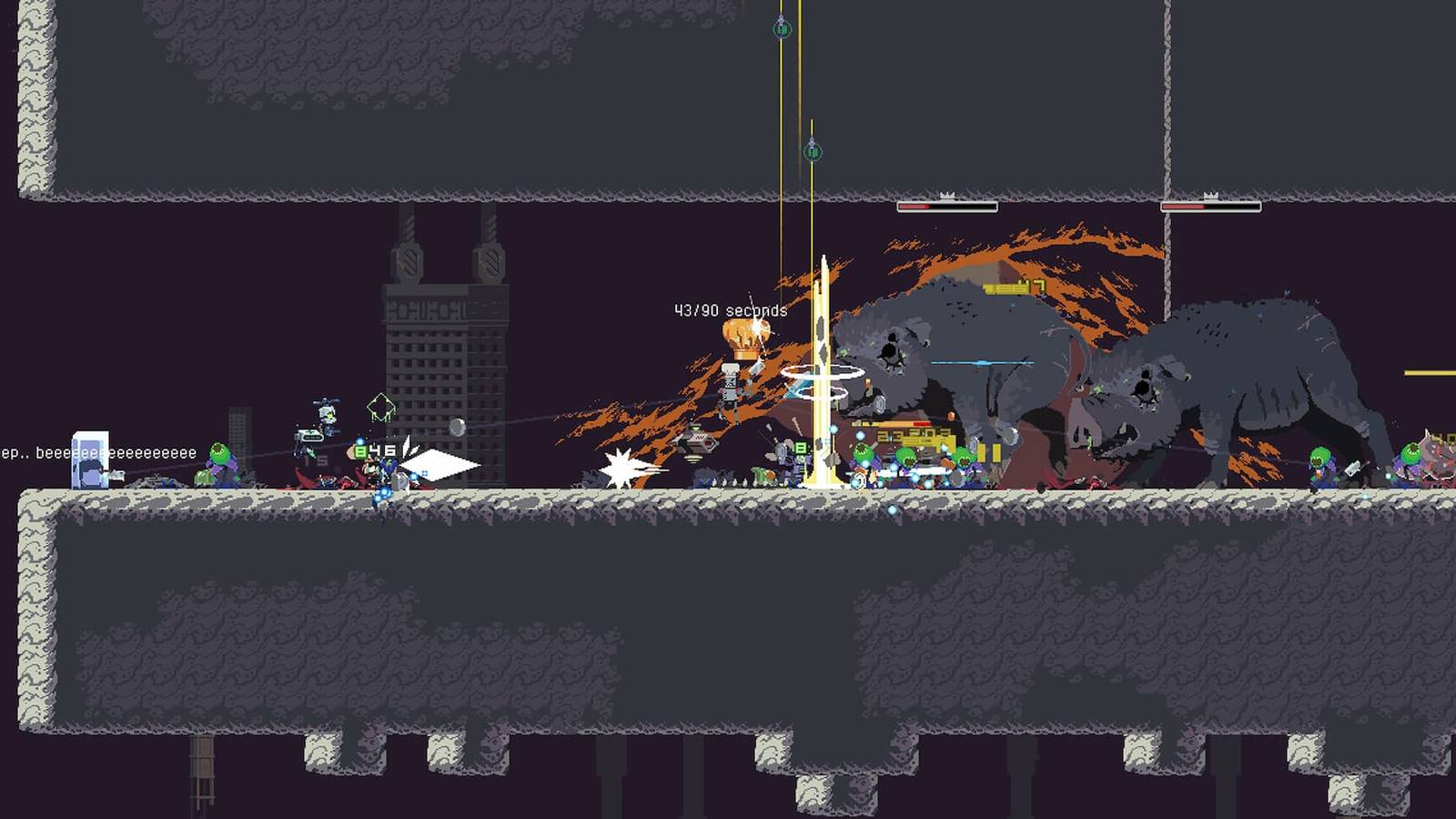The height and width of the screenshot is (819, 1456).
Task: Click the green shield pickup beside the teleporter beam
Action: point(800,449)
